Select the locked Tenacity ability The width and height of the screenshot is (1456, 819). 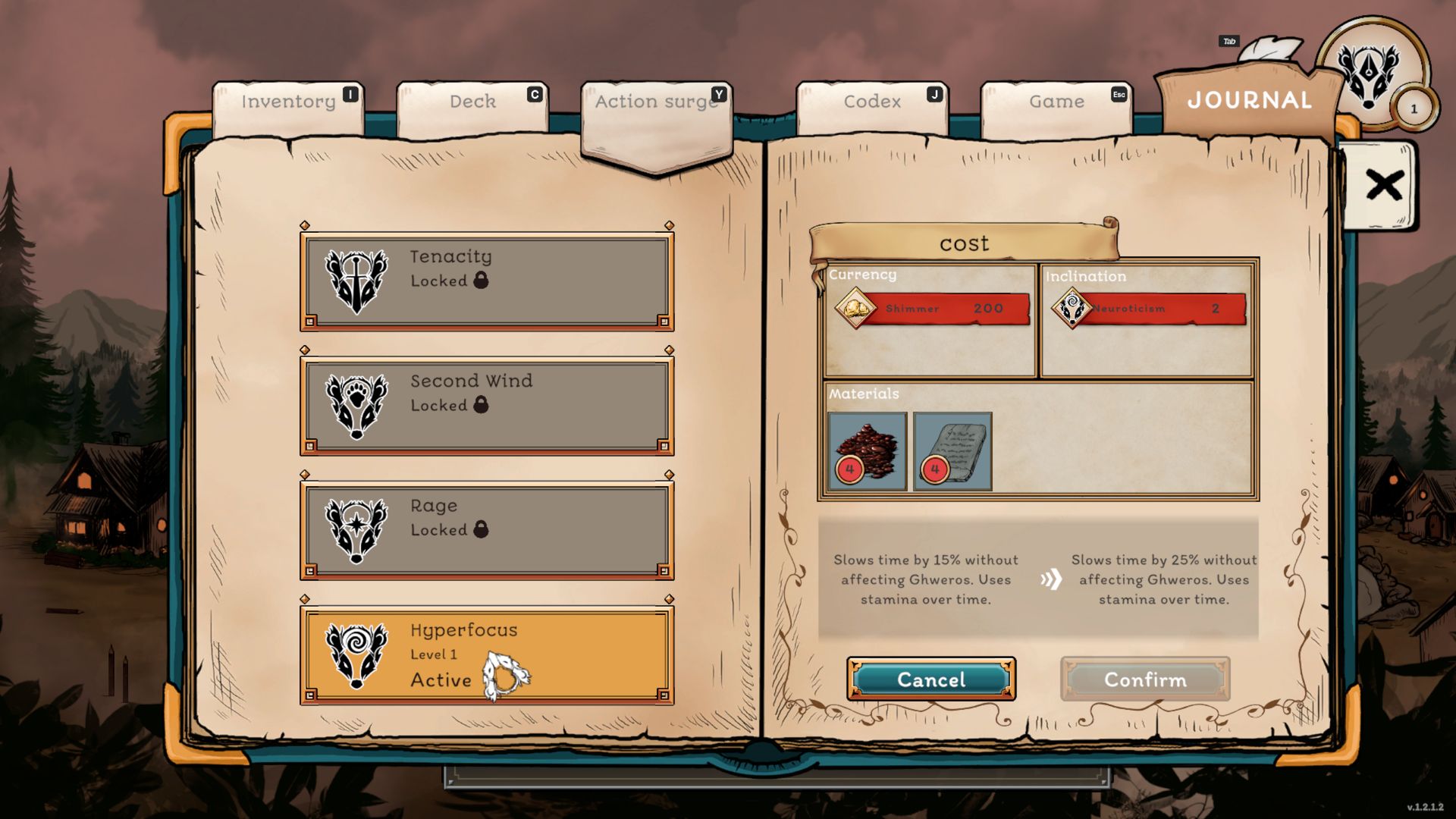[487, 281]
